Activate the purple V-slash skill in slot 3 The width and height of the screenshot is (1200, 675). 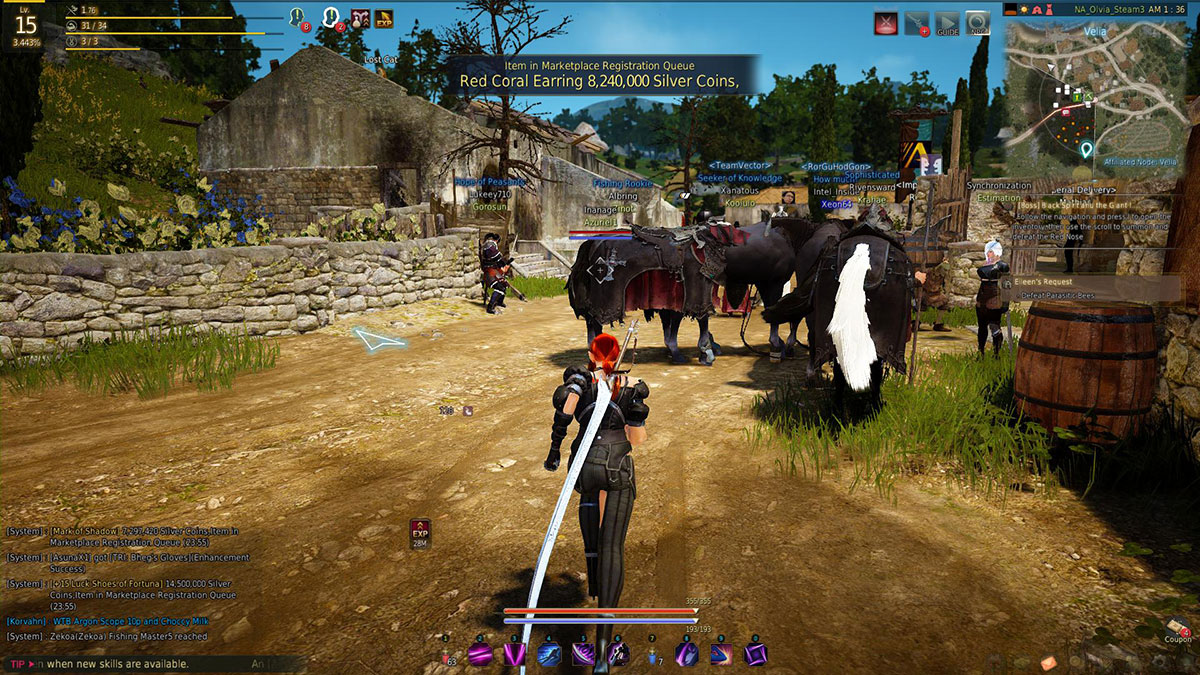coord(515,655)
